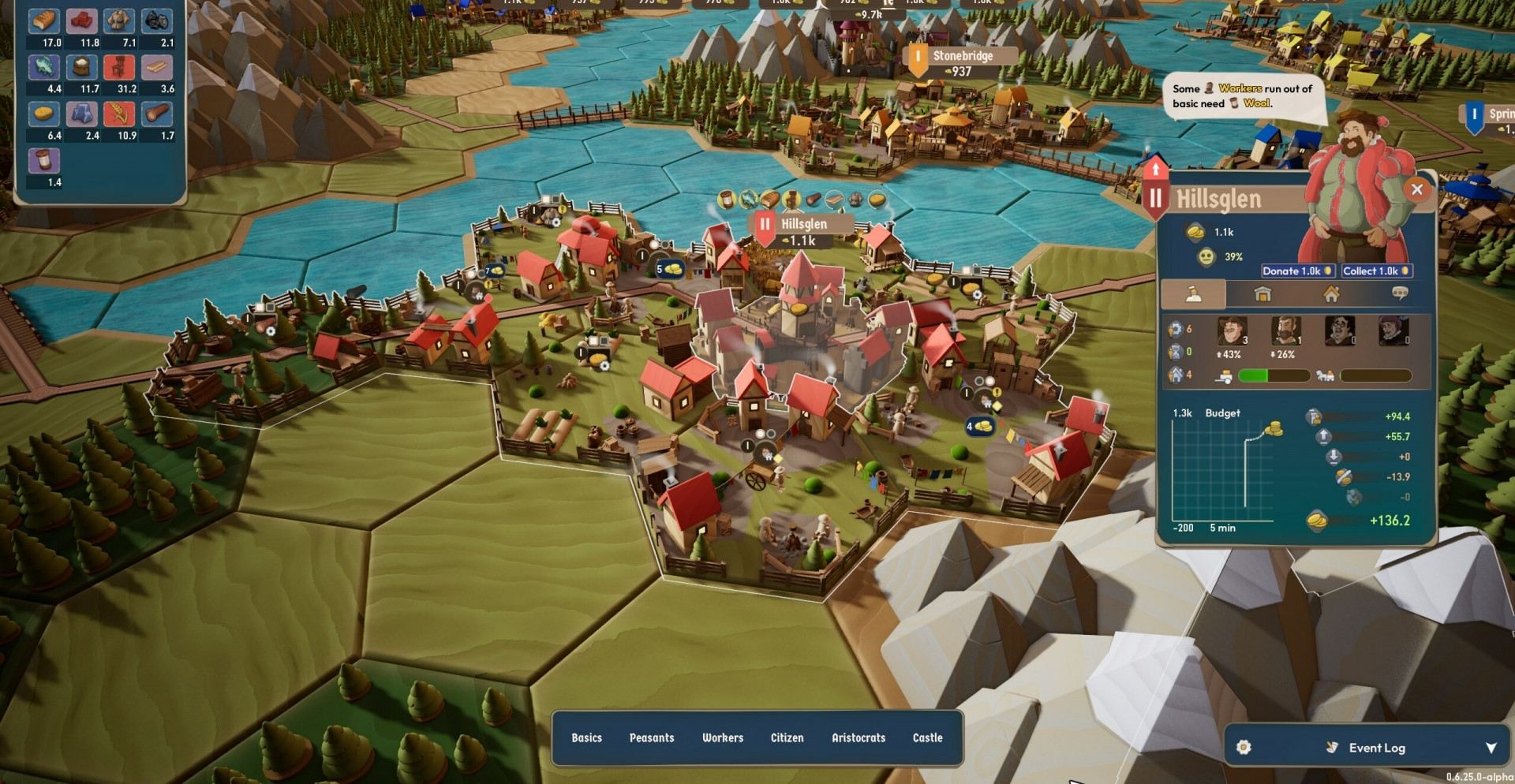The height and width of the screenshot is (784, 1515).
Task: Collect 1.0k gold from Hillsglen
Action: coord(1376,271)
